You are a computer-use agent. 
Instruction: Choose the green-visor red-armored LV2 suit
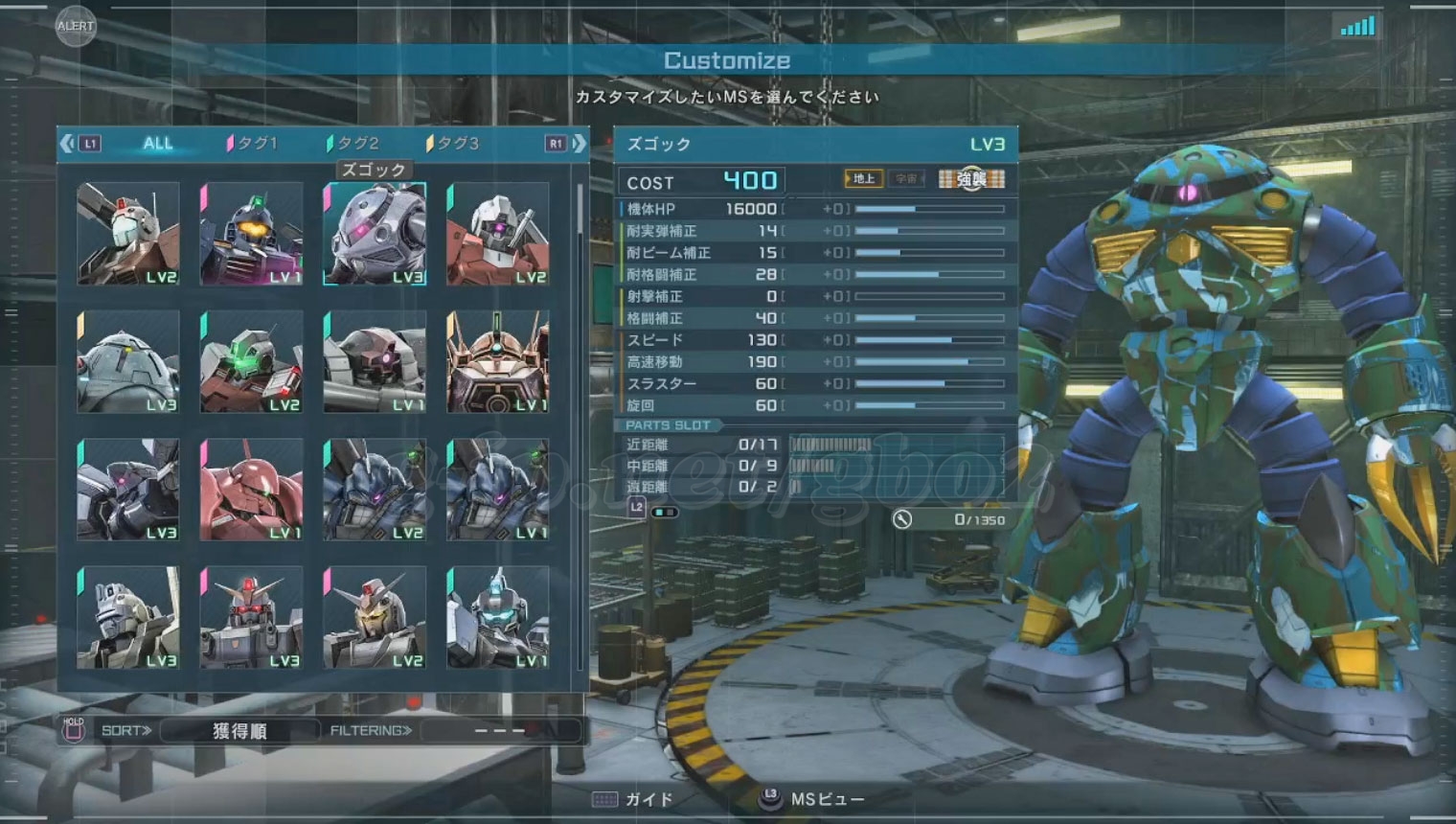click(251, 362)
